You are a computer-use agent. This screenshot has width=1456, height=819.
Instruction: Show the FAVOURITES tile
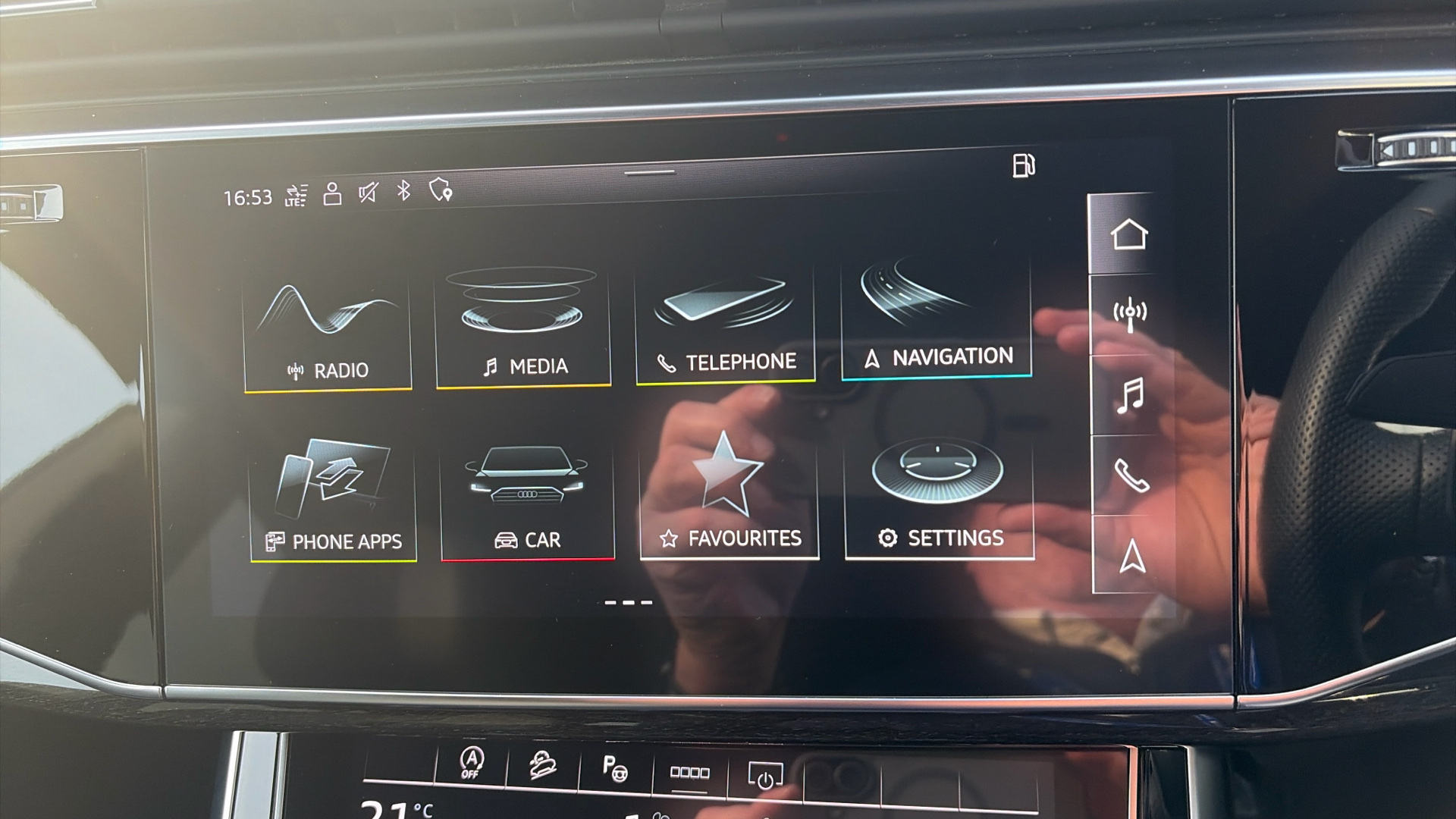[x=730, y=497]
